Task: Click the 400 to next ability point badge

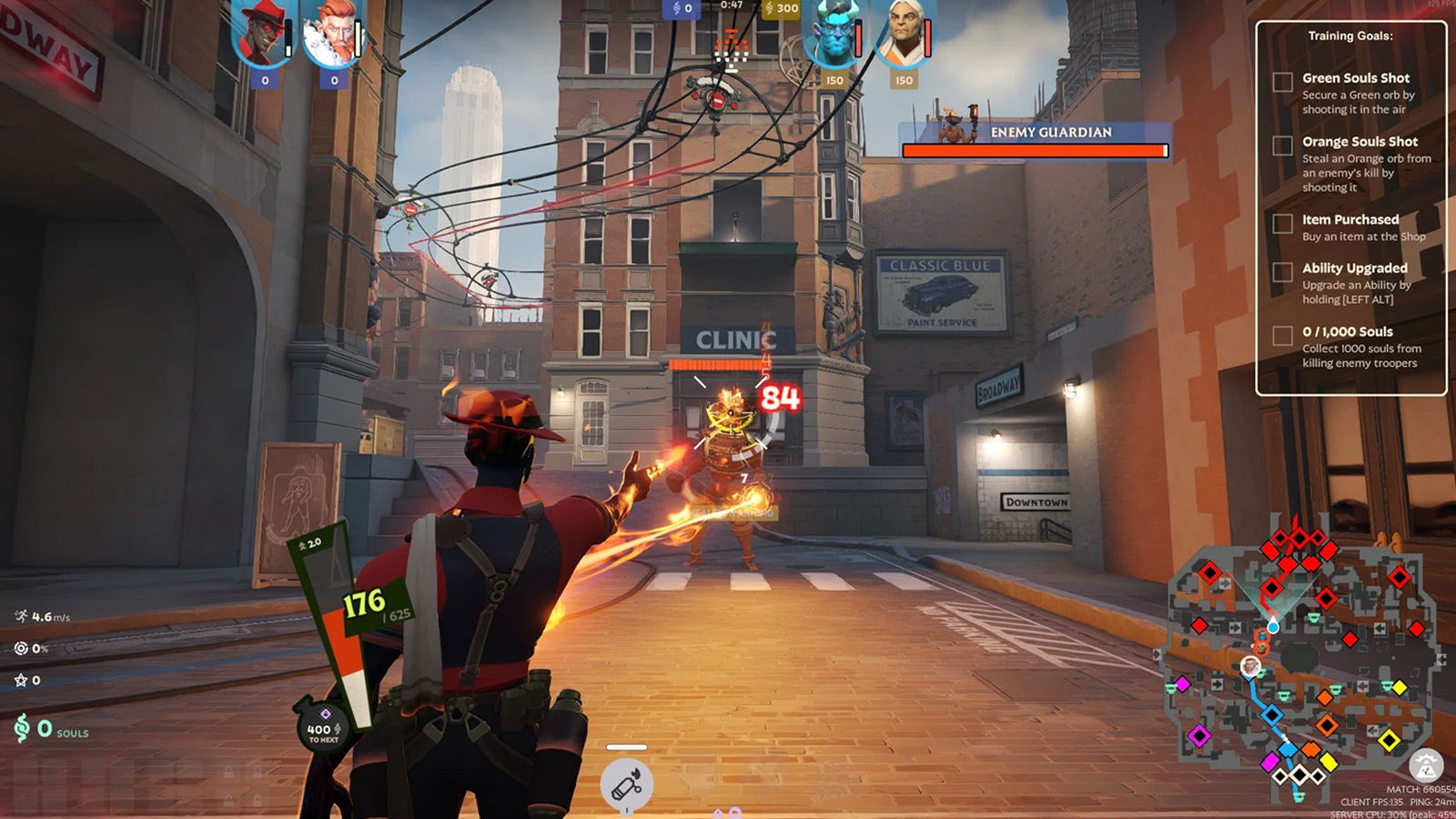Action: [323, 726]
